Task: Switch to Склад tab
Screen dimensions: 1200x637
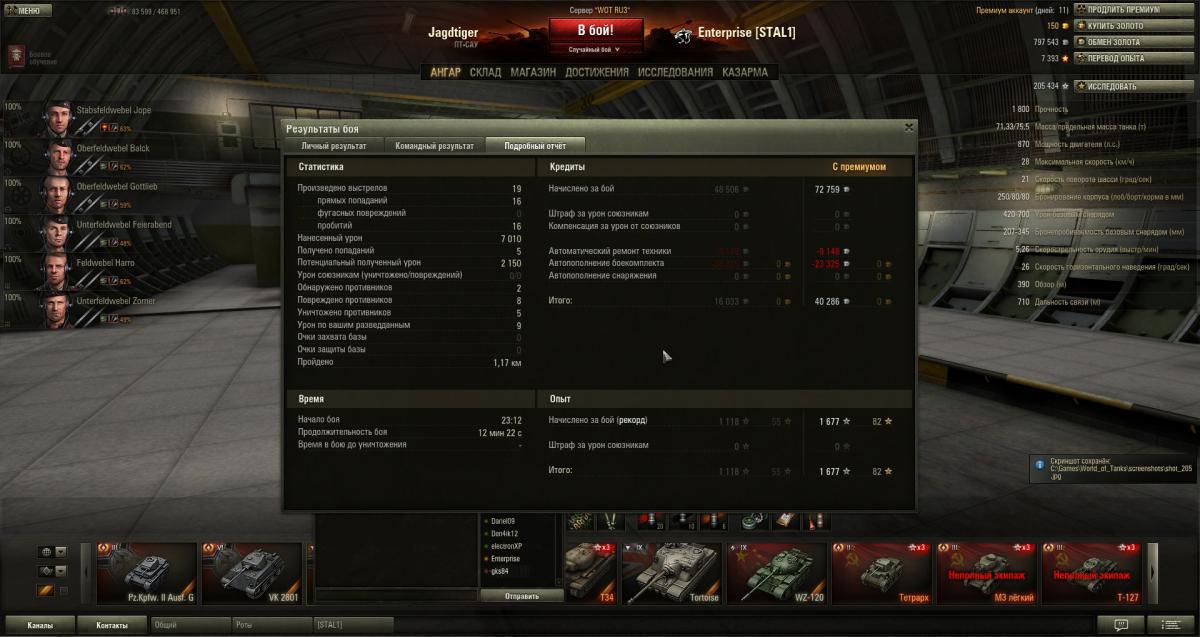Action: pos(485,72)
